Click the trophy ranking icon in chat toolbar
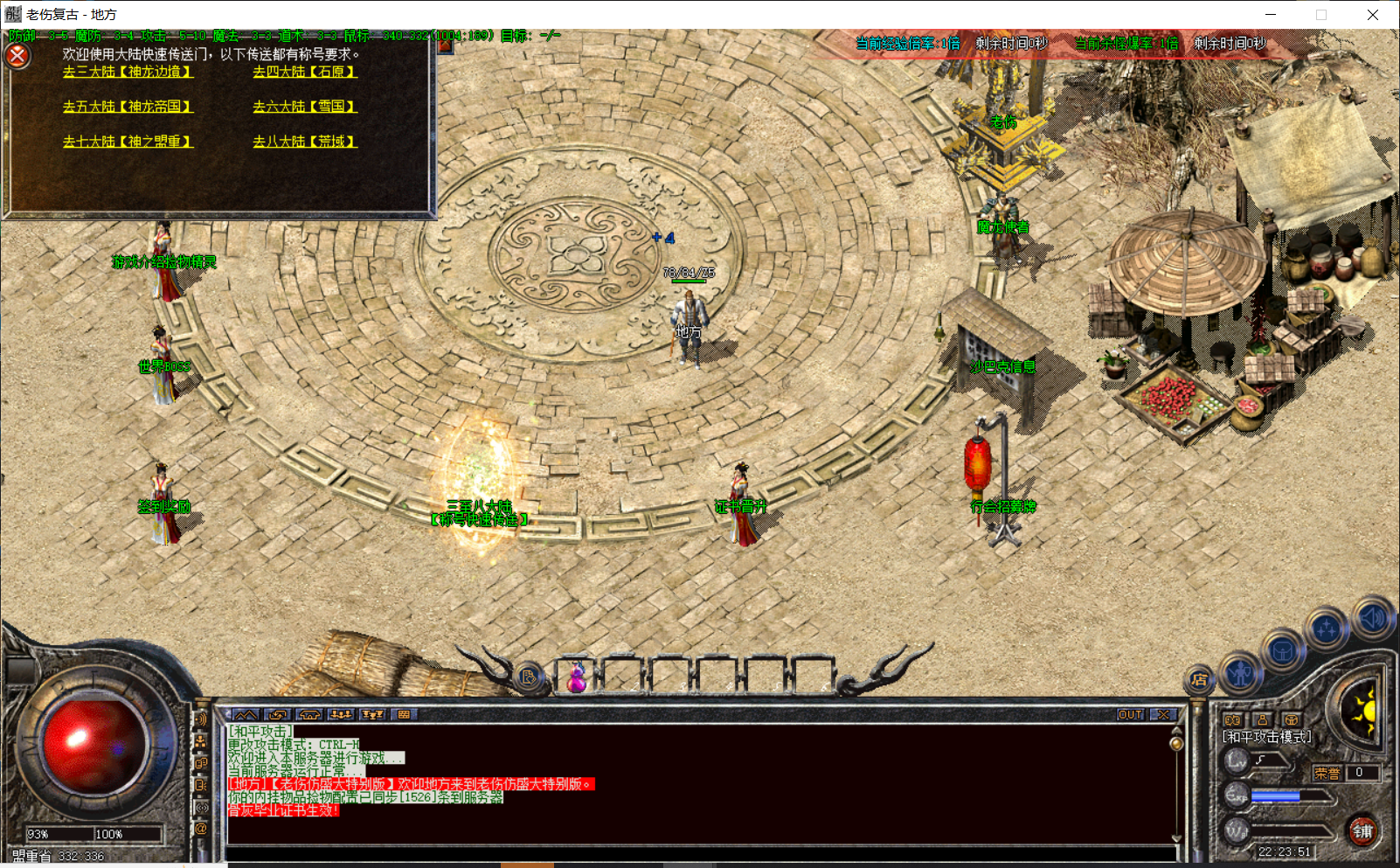Image resolution: width=1400 pixels, height=868 pixels. coord(373,714)
